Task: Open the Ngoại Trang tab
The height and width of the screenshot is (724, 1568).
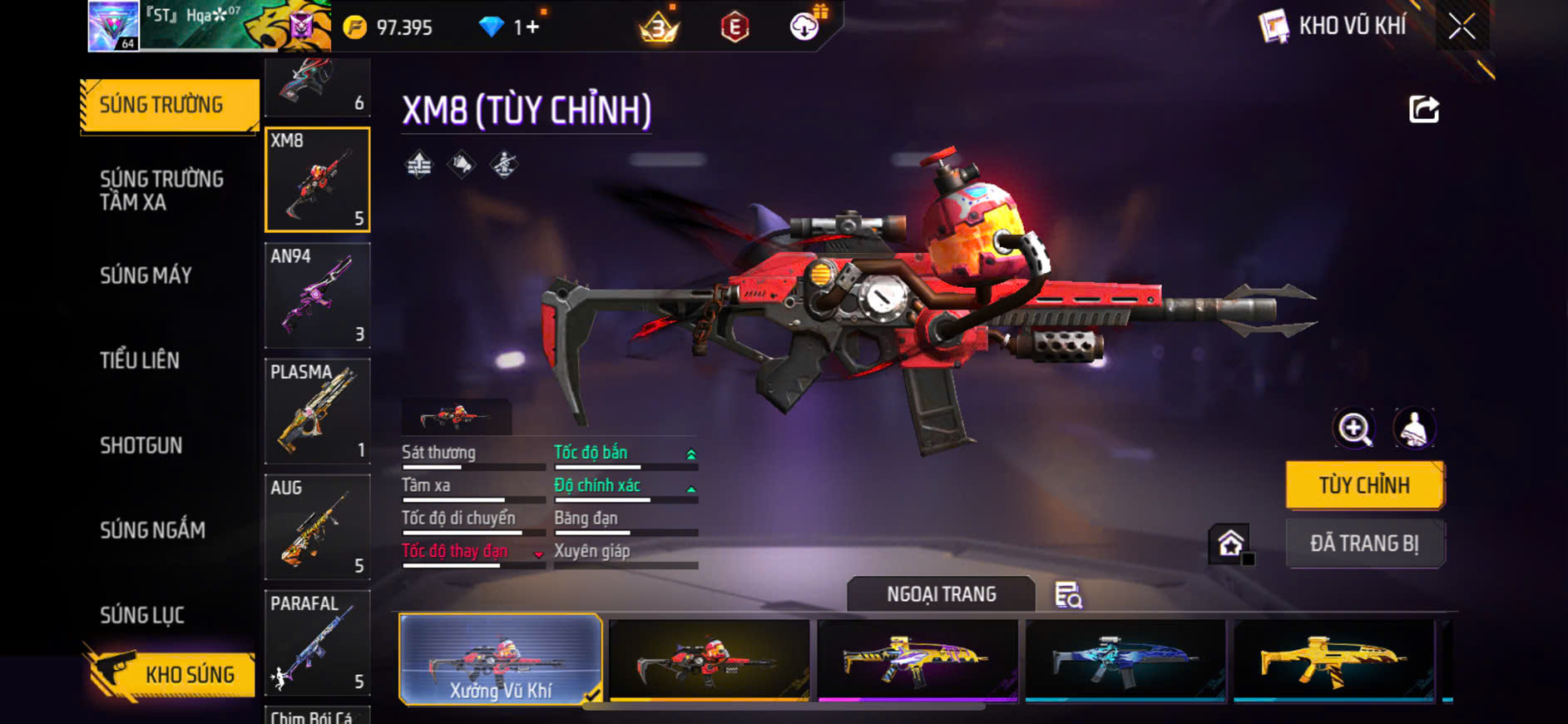Action: pos(941,594)
